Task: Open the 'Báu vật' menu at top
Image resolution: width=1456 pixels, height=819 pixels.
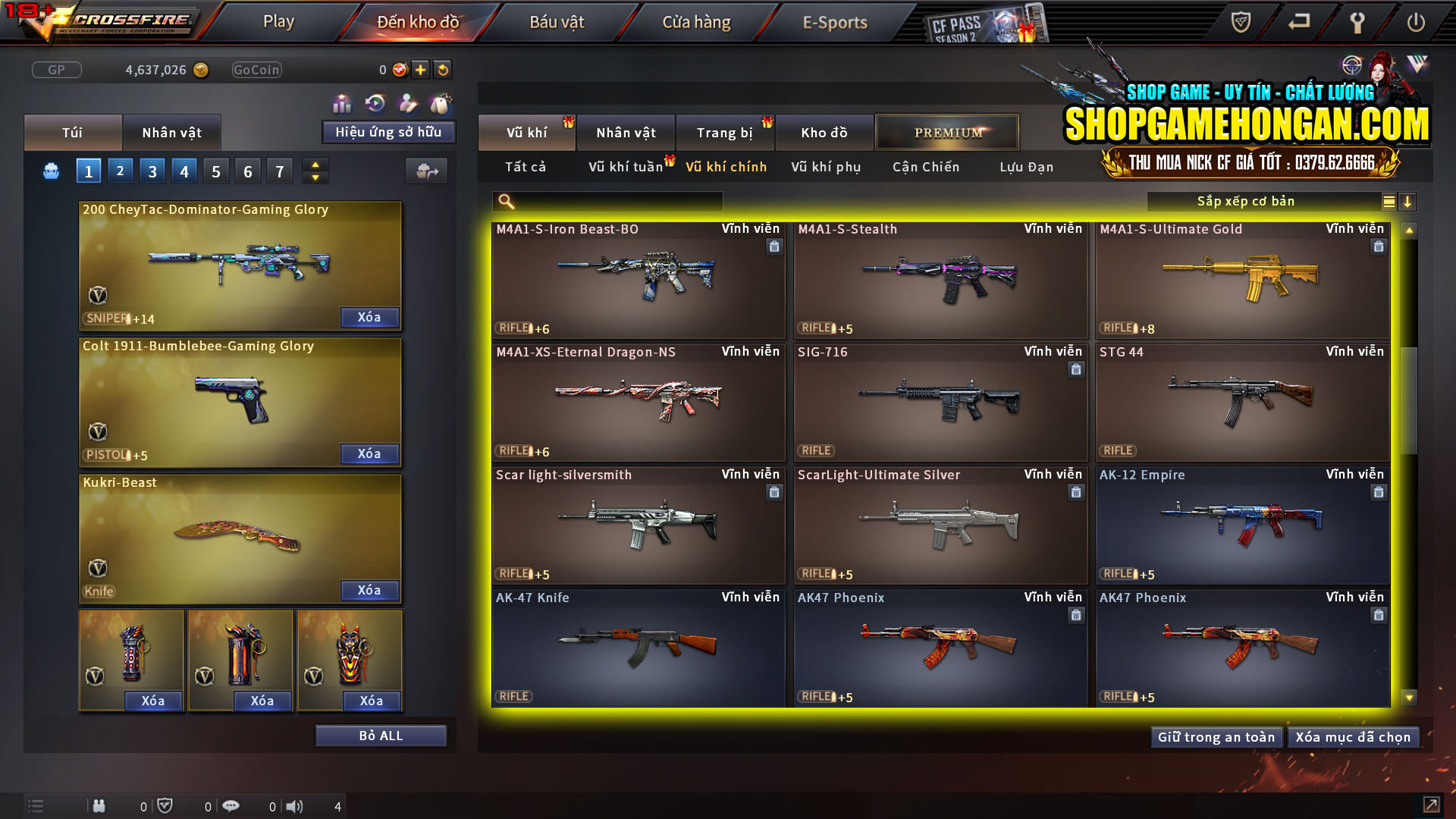Action: pyautogui.click(x=557, y=21)
